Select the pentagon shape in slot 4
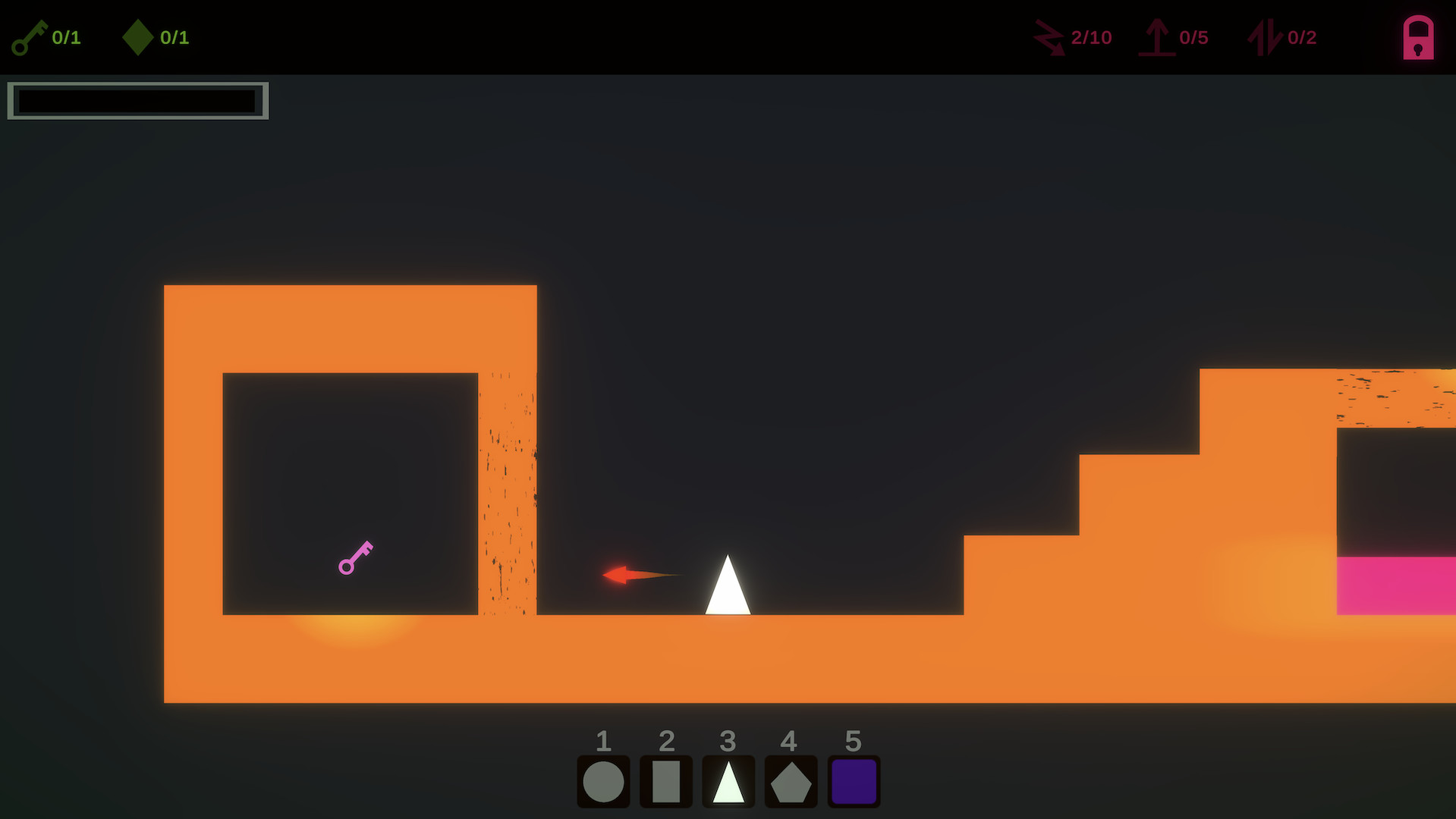 [x=790, y=780]
